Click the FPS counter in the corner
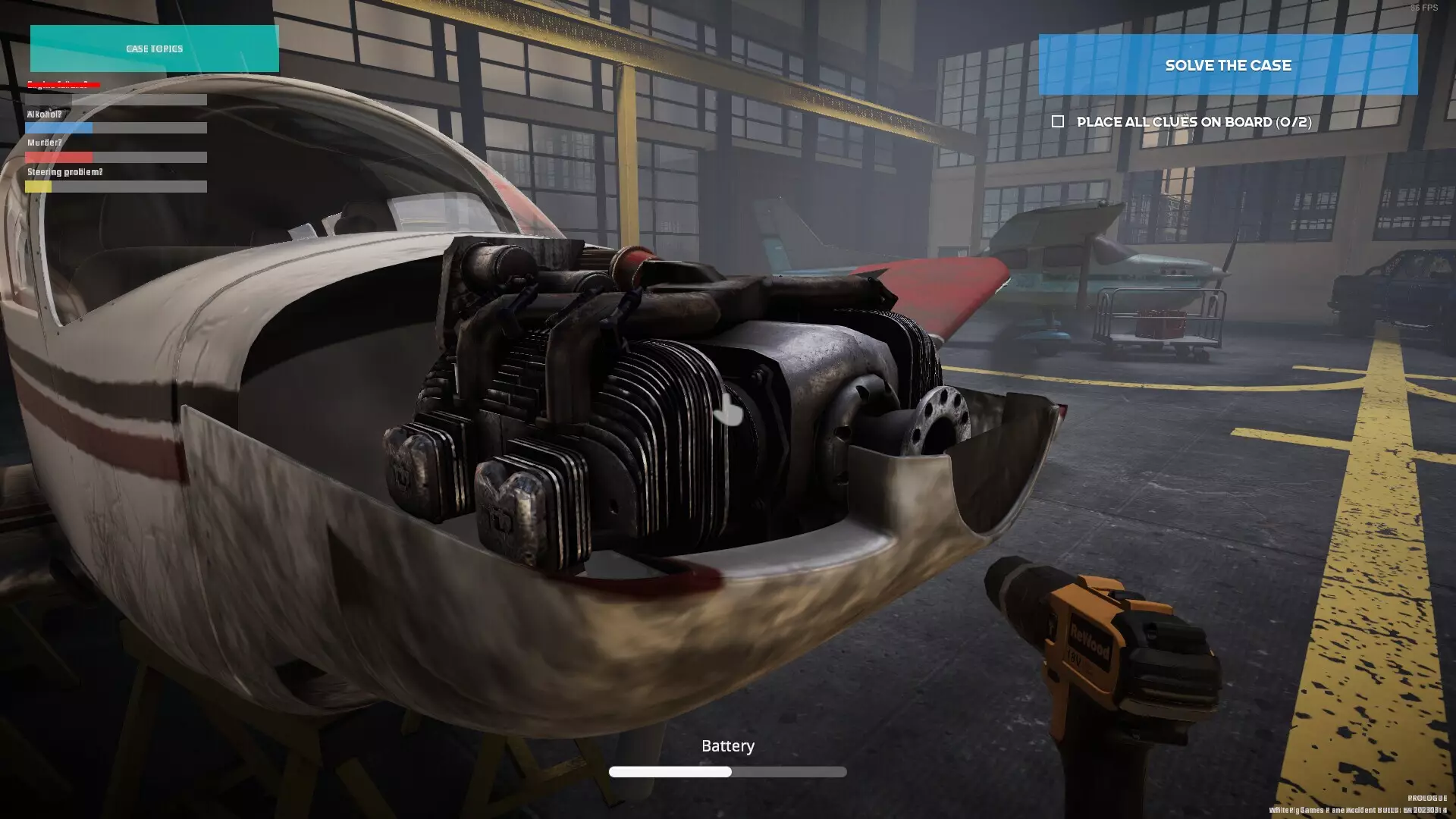 click(1423, 8)
